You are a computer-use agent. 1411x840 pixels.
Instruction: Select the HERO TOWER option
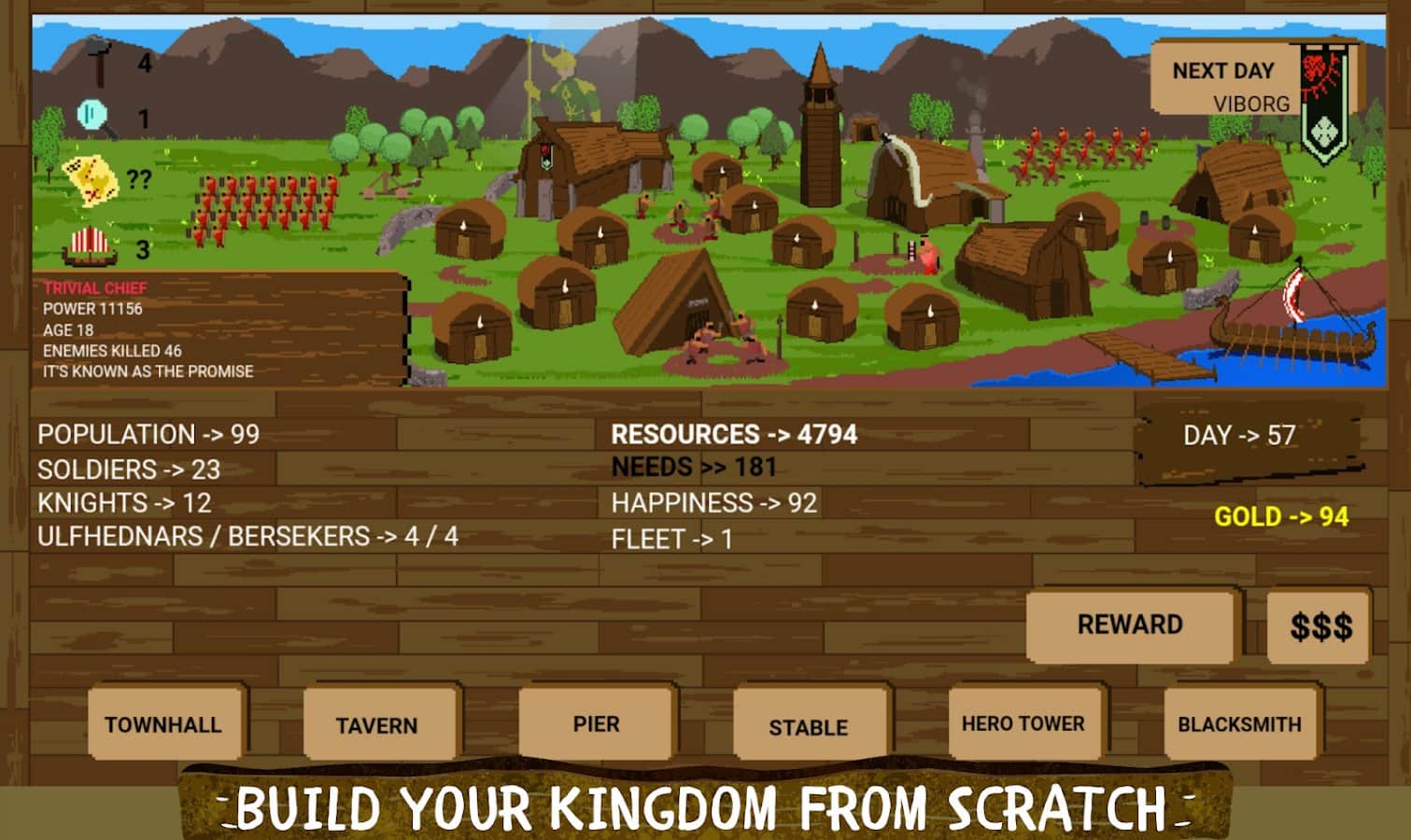pos(1023,723)
